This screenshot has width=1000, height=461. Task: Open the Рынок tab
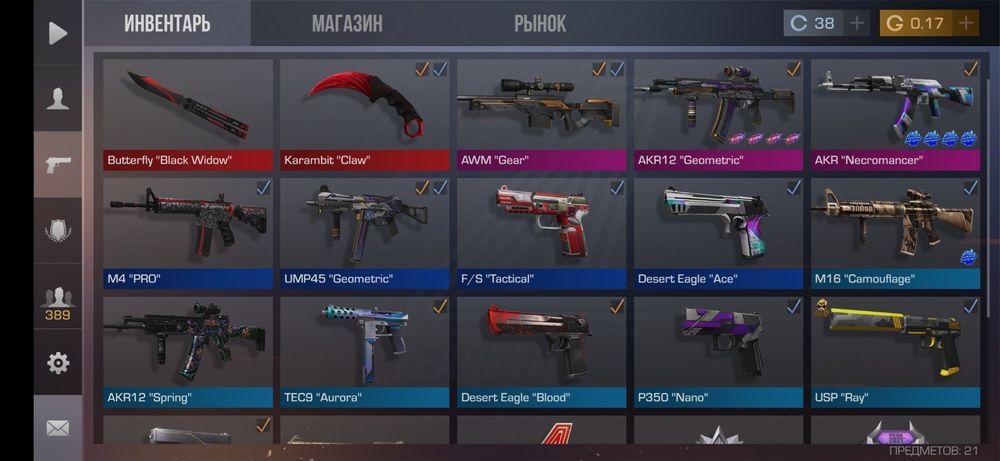[540, 23]
